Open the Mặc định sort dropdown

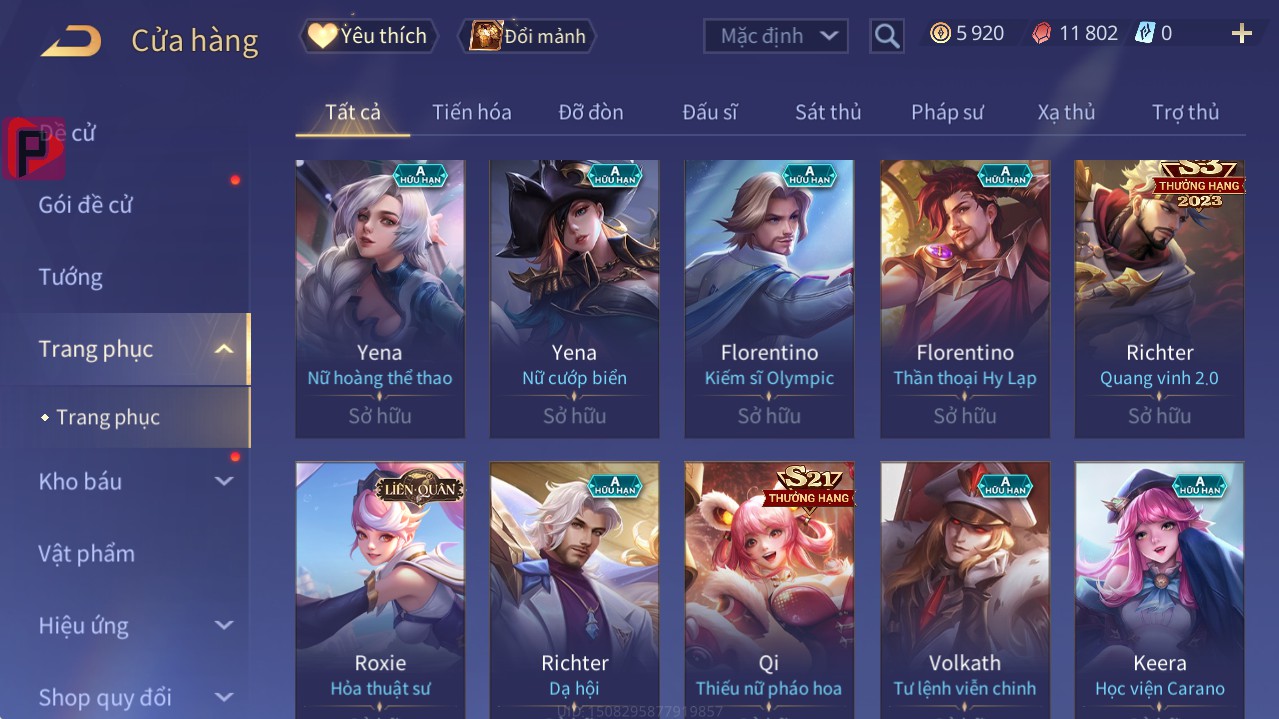776,36
